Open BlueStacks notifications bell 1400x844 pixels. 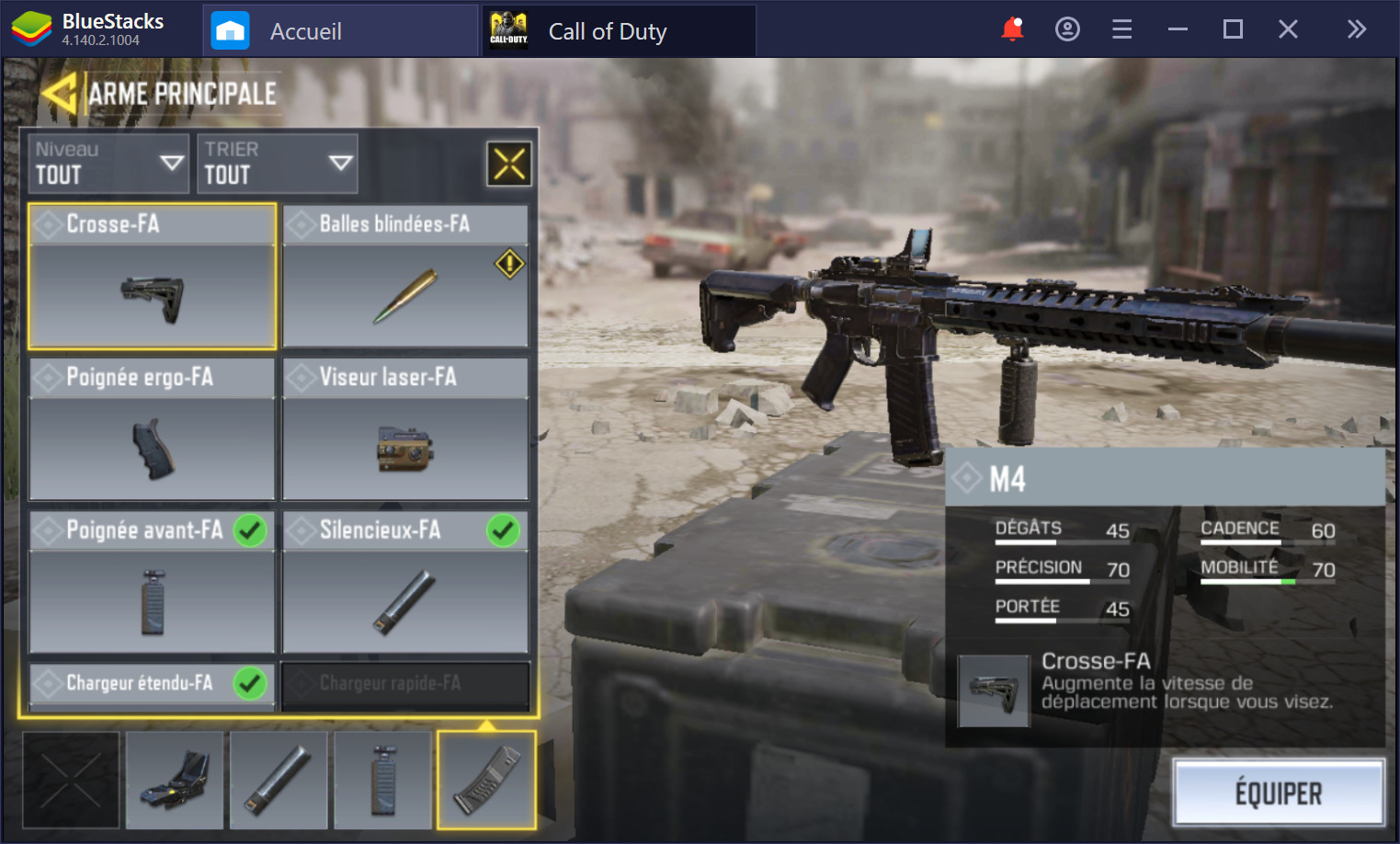click(x=1012, y=29)
